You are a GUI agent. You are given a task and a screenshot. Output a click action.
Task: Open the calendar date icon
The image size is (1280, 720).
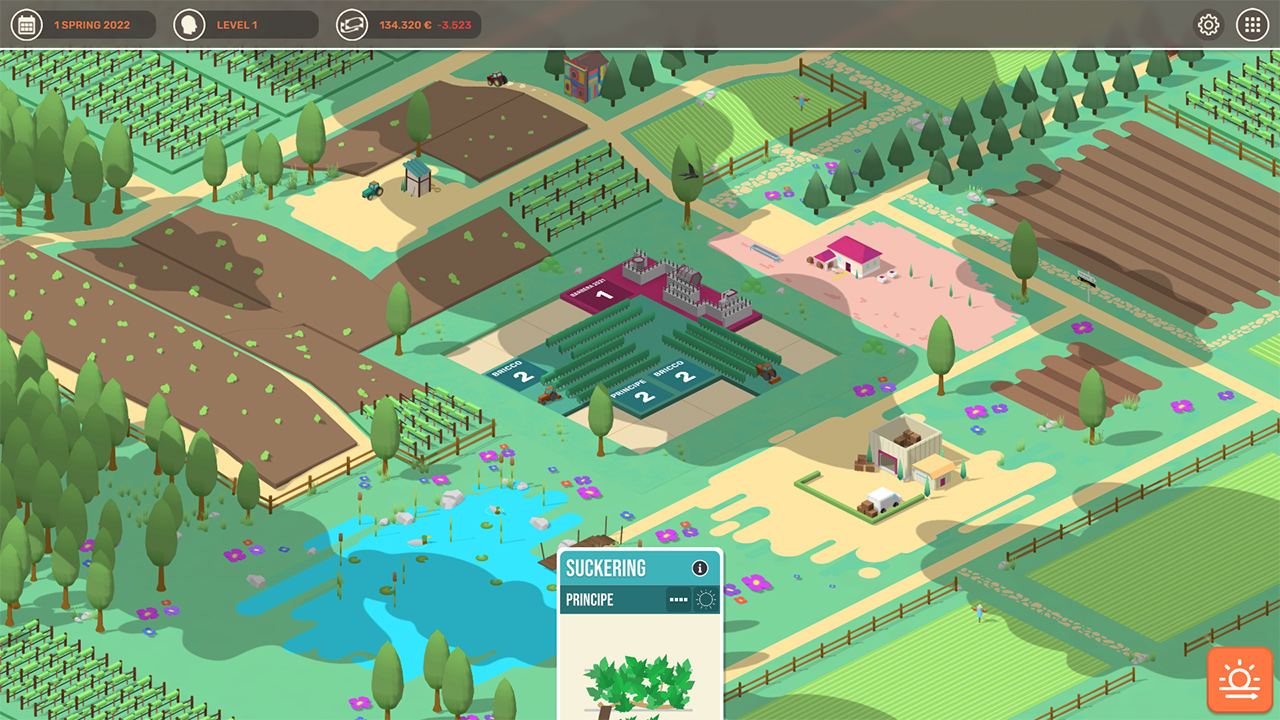coord(28,23)
